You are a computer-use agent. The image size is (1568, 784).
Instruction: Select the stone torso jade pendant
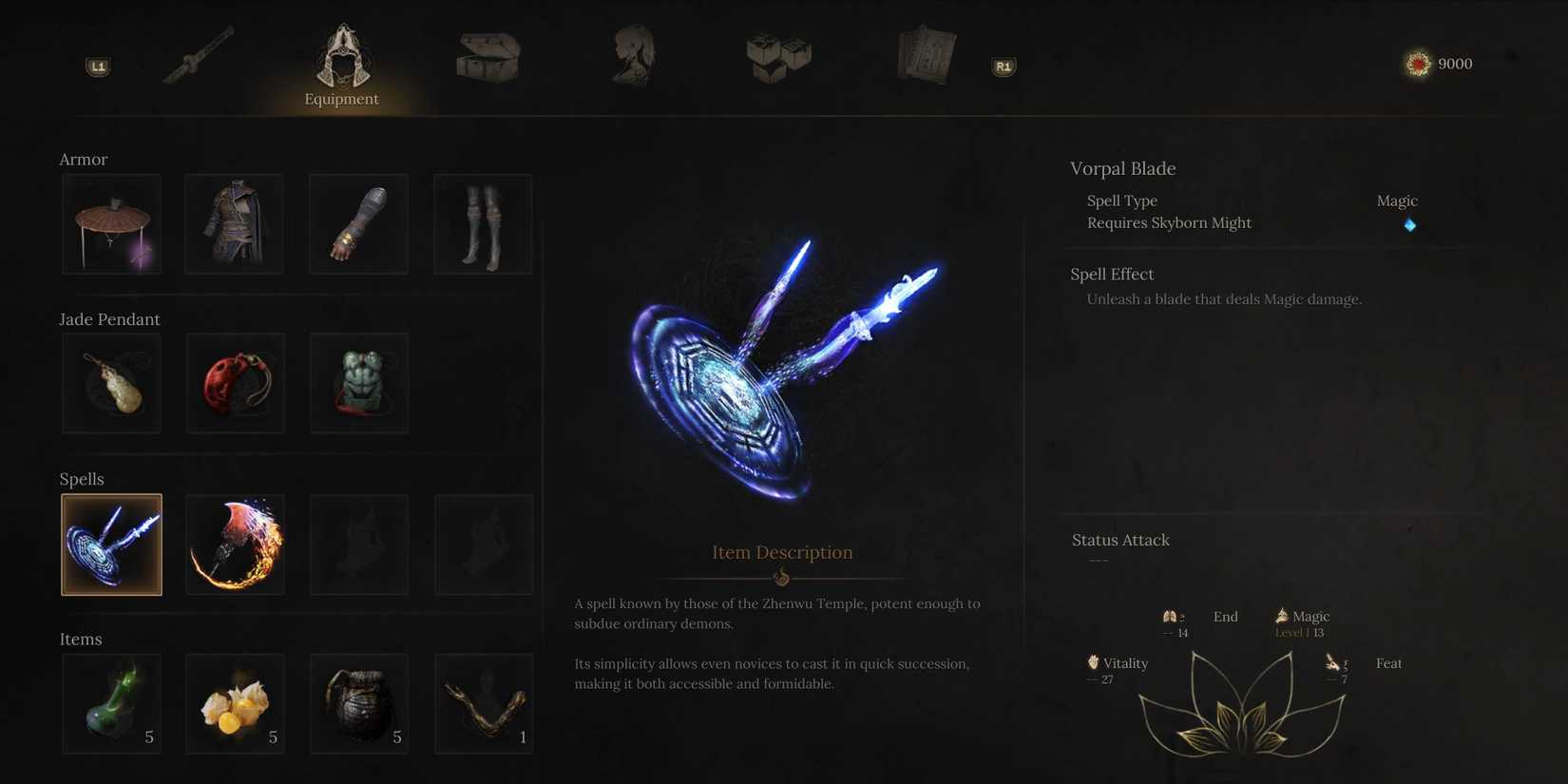tap(358, 383)
